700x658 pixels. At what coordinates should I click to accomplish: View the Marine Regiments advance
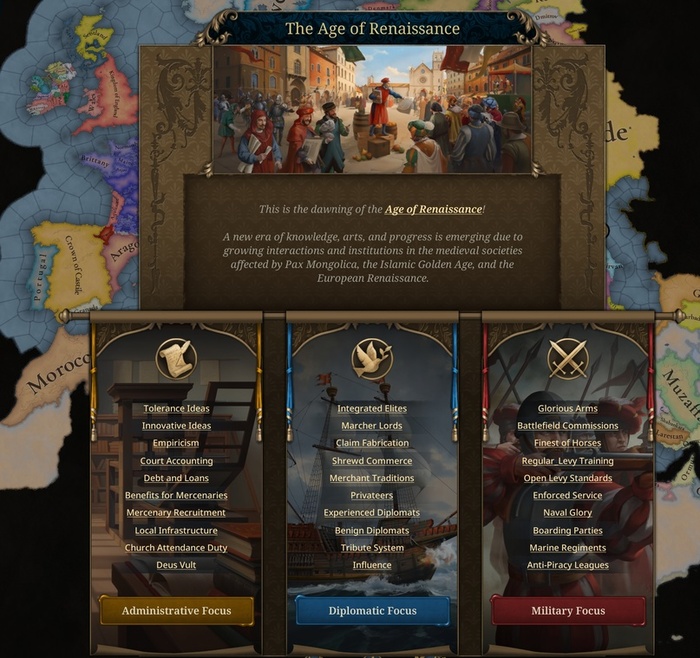click(x=567, y=548)
